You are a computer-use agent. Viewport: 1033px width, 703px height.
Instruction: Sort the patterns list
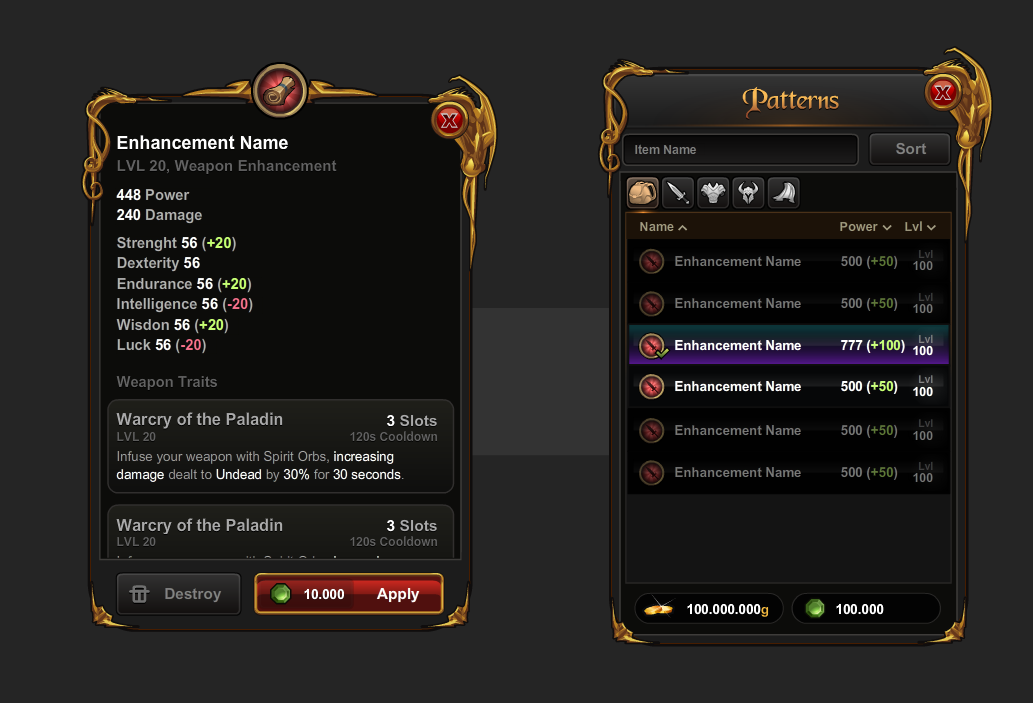[910, 149]
